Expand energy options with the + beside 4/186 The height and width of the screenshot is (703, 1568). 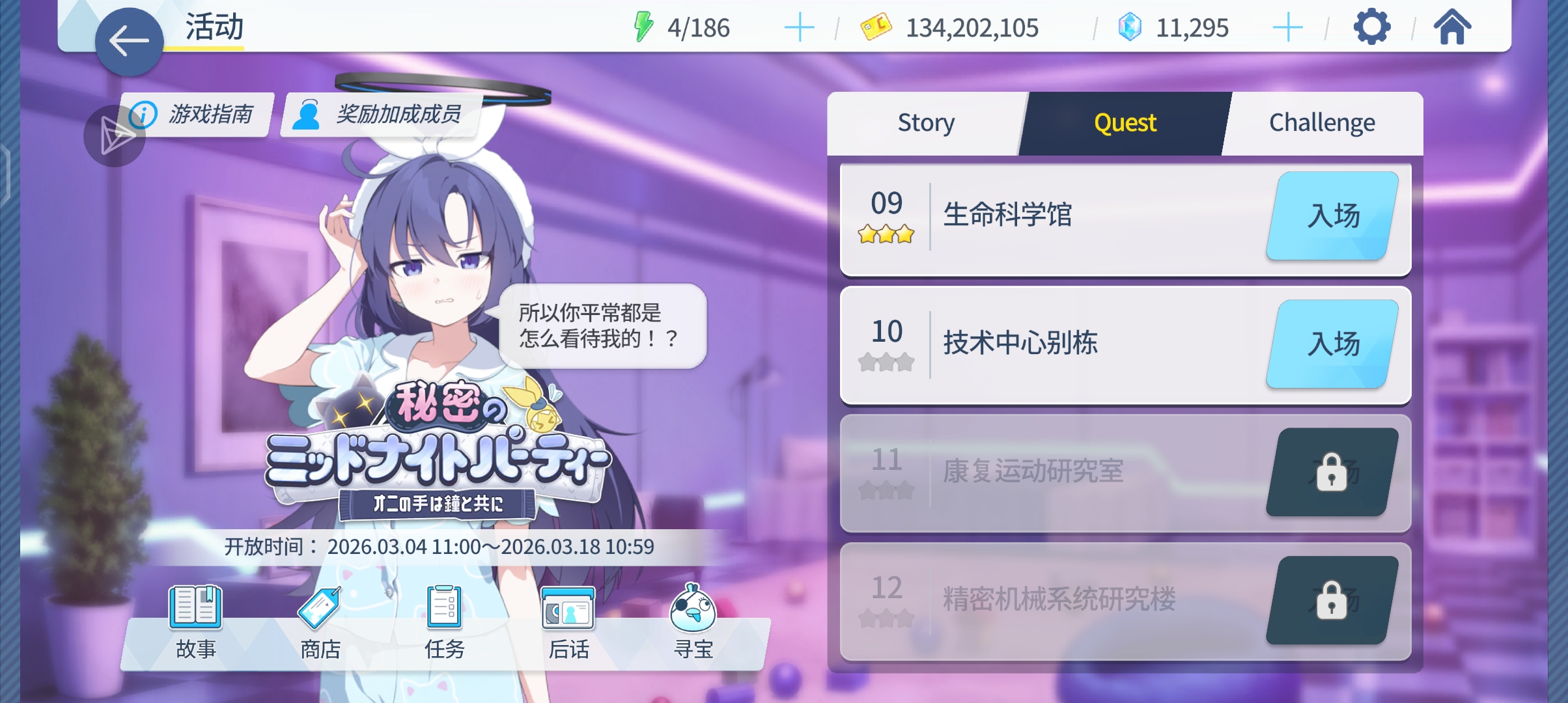point(800,27)
